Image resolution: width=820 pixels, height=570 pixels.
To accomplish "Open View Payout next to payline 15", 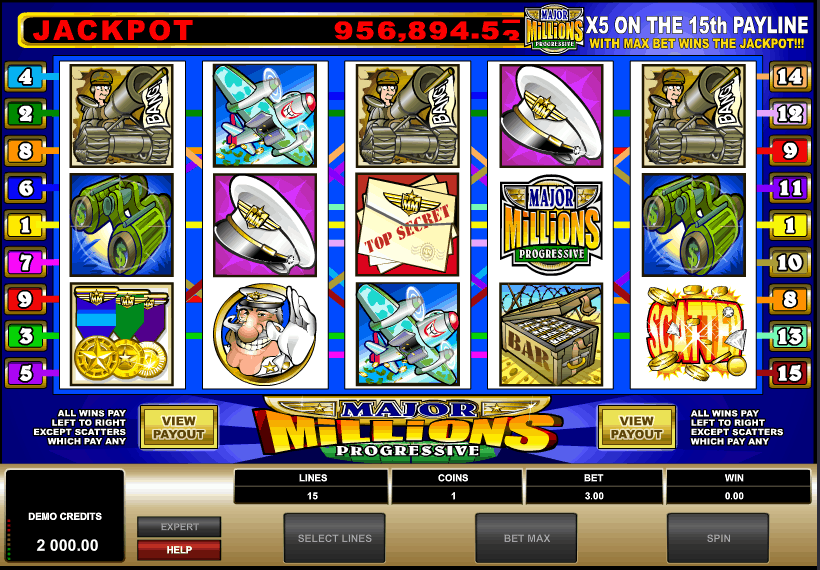I will tap(636, 427).
